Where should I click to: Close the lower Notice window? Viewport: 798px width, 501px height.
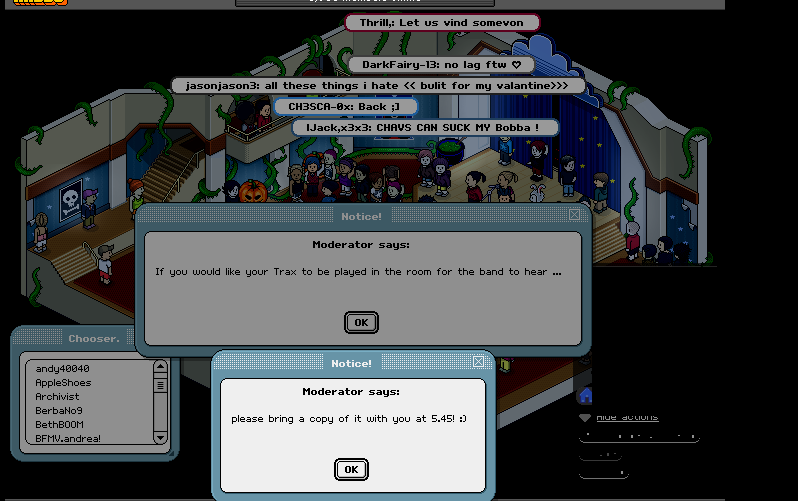(x=478, y=362)
